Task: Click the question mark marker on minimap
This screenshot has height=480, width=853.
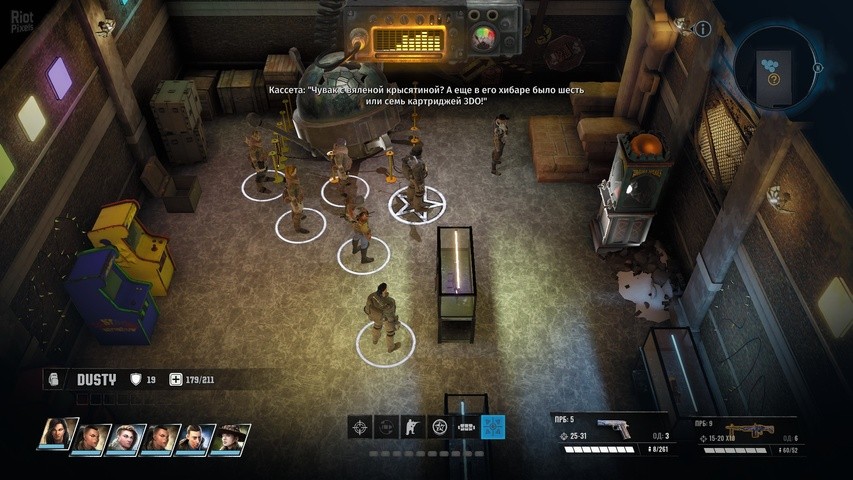Action: tap(773, 78)
